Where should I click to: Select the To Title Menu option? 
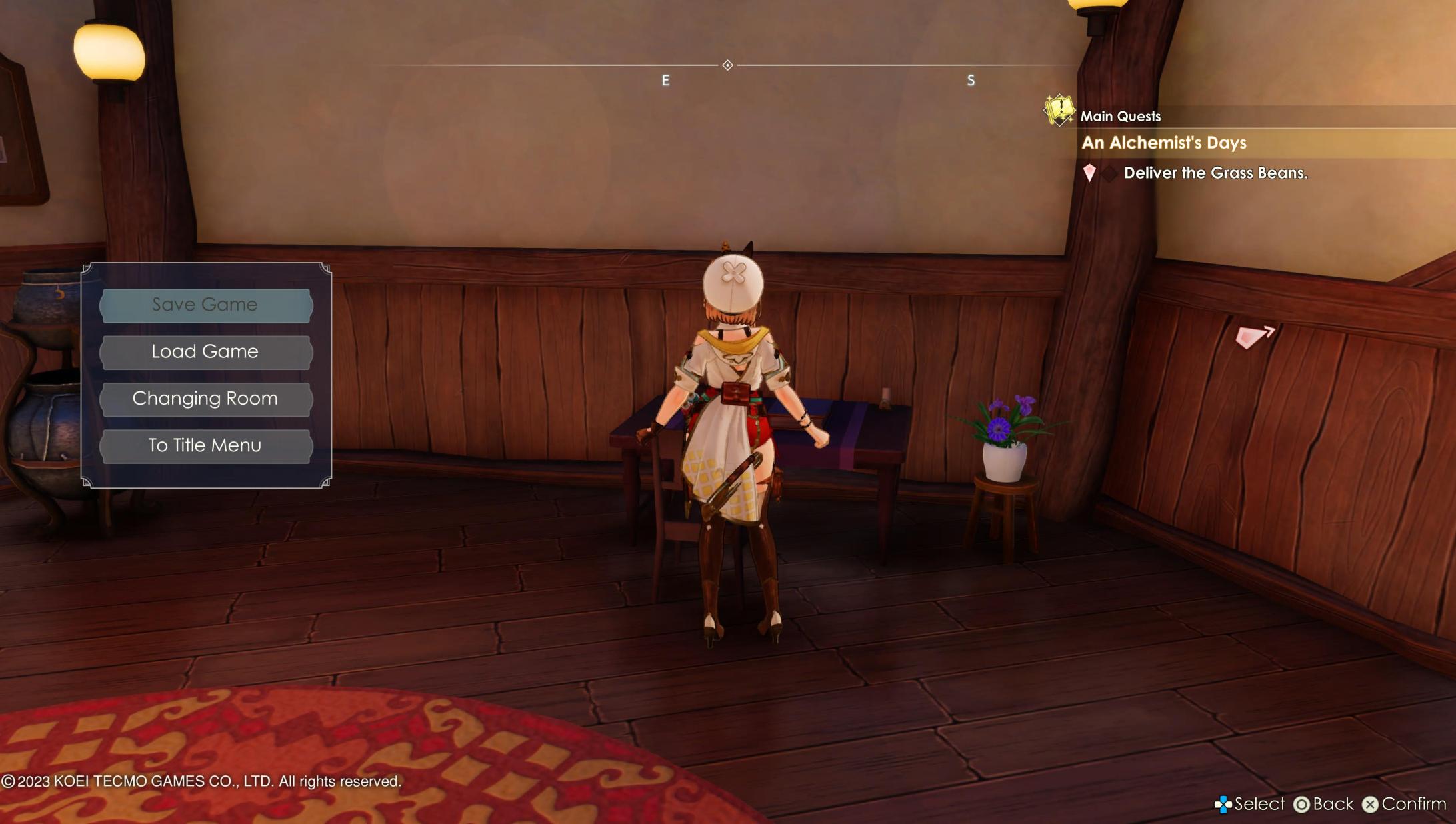(x=205, y=445)
